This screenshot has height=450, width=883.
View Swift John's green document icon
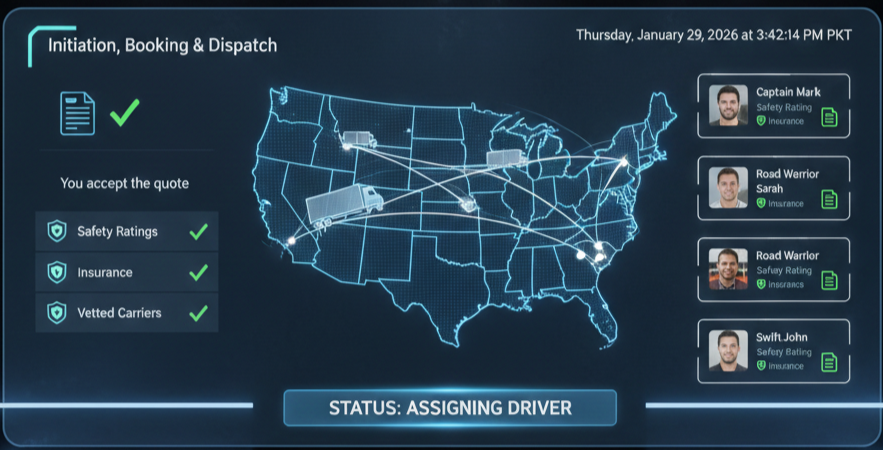click(829, 363)
